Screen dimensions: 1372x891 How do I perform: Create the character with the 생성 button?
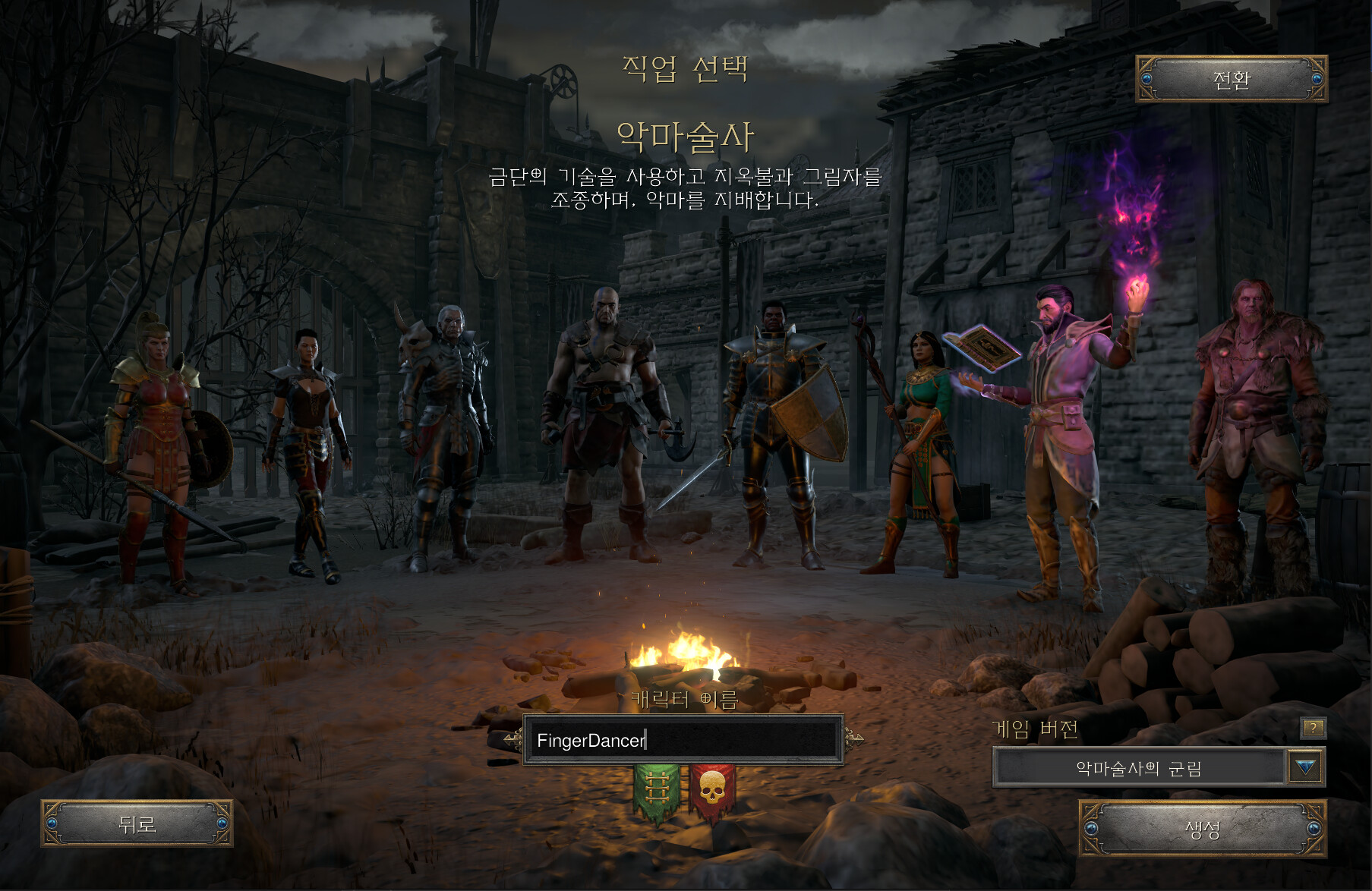click(1202, 829)
